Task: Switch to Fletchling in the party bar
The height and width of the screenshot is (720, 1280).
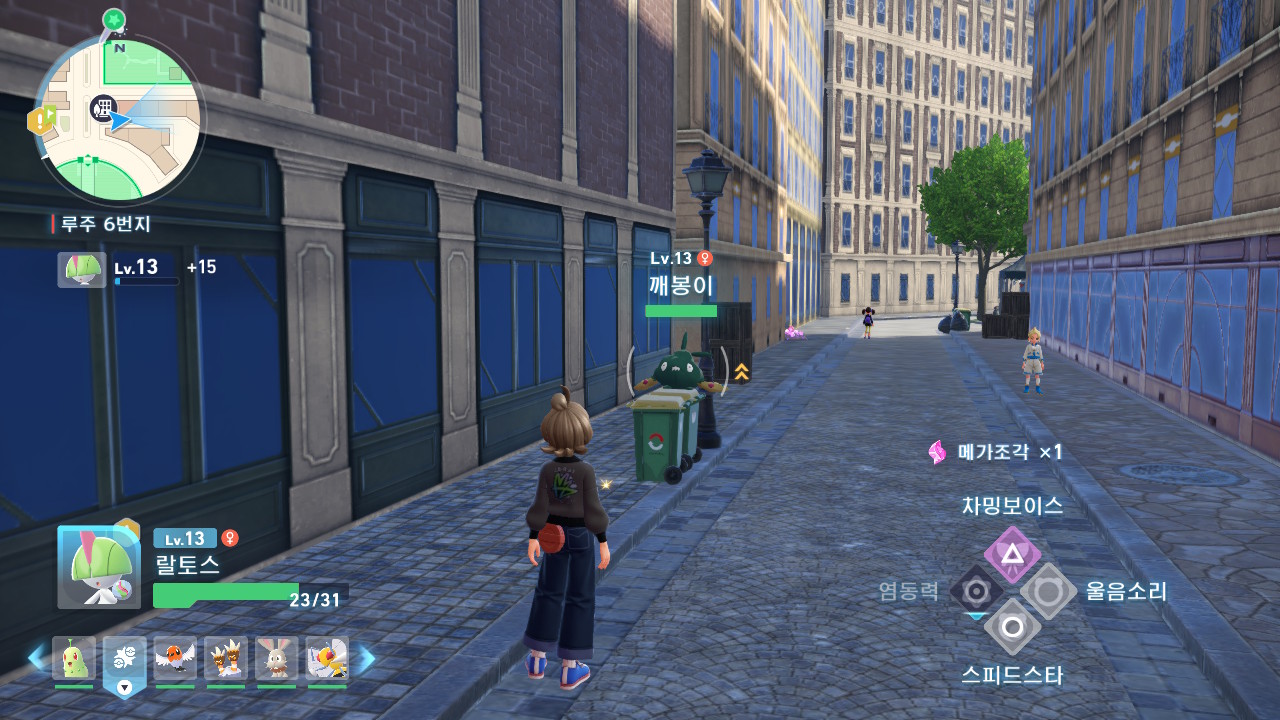Action: click(175, 659)
